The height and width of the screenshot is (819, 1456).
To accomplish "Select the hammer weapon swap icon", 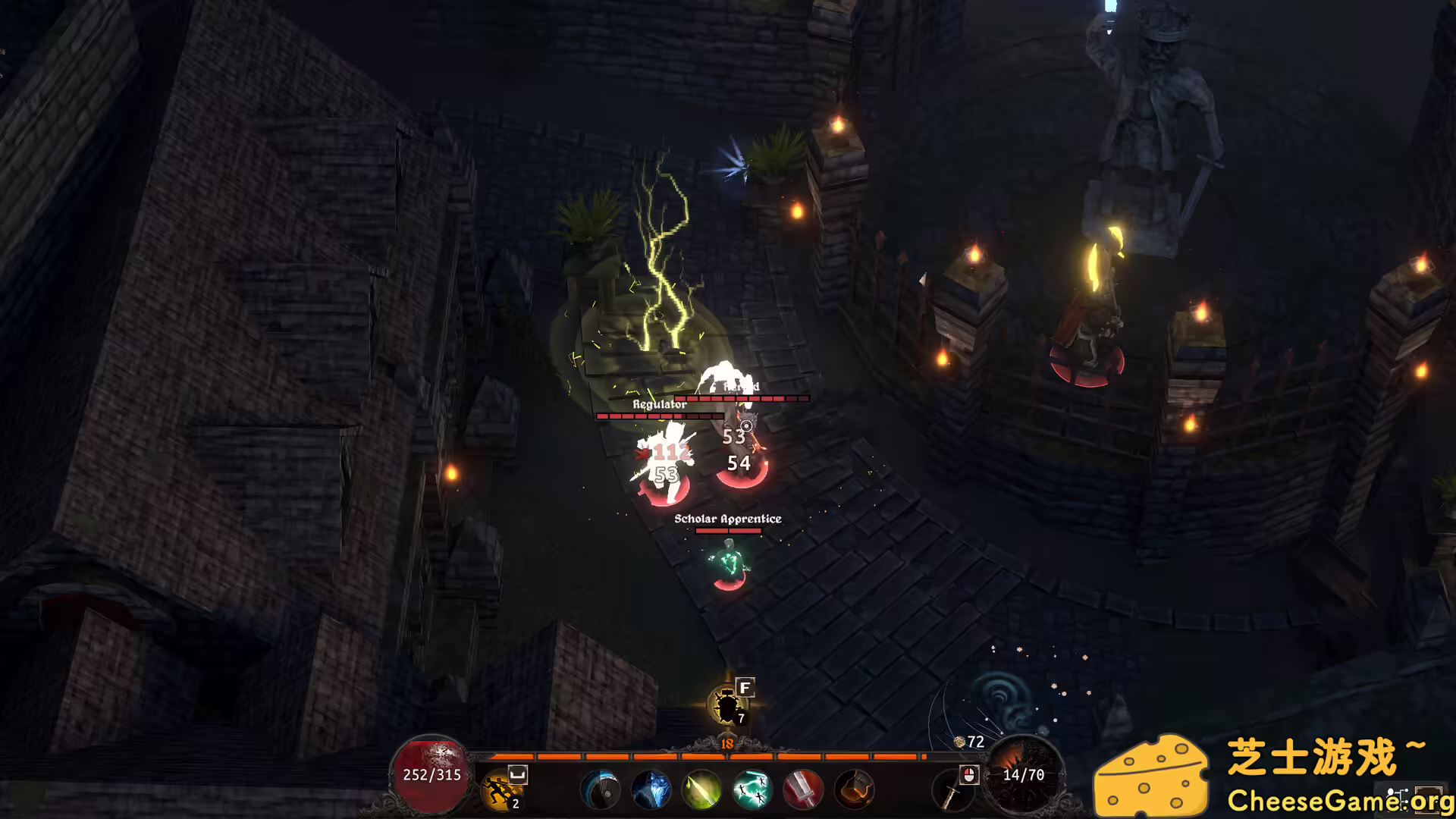I will [x=854, y=789].
